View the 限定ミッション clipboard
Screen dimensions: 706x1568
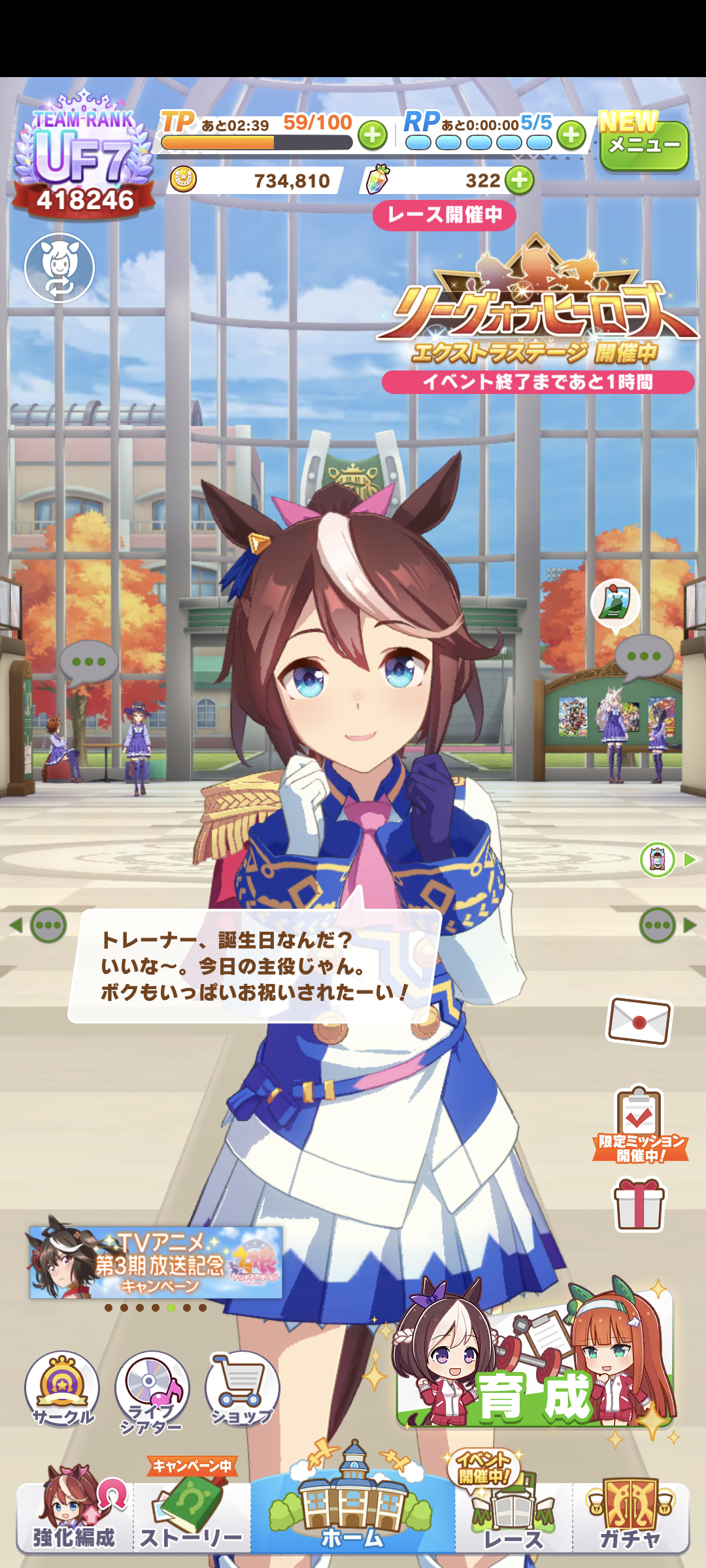640,1124
